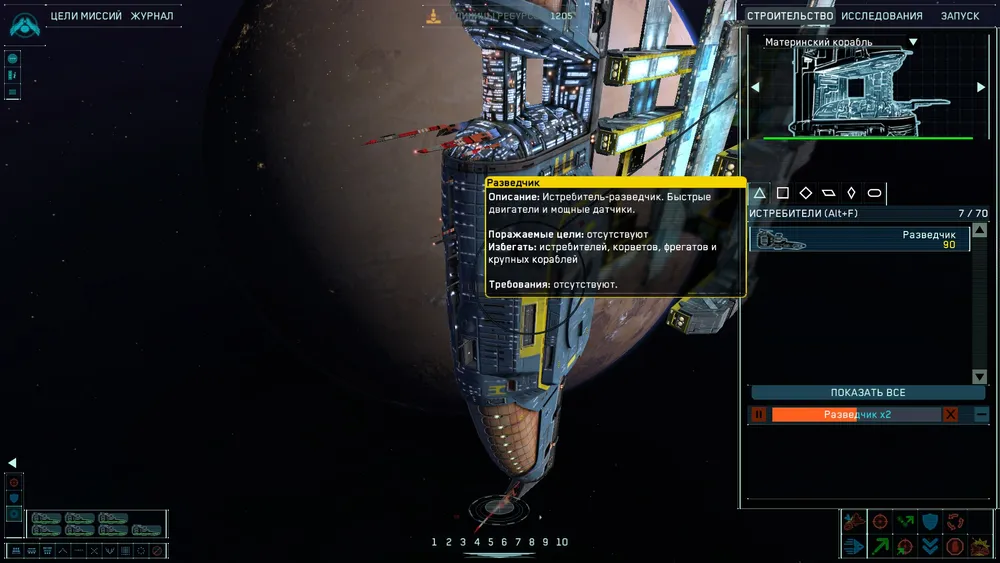Open the Журнал log

point(152,16)
